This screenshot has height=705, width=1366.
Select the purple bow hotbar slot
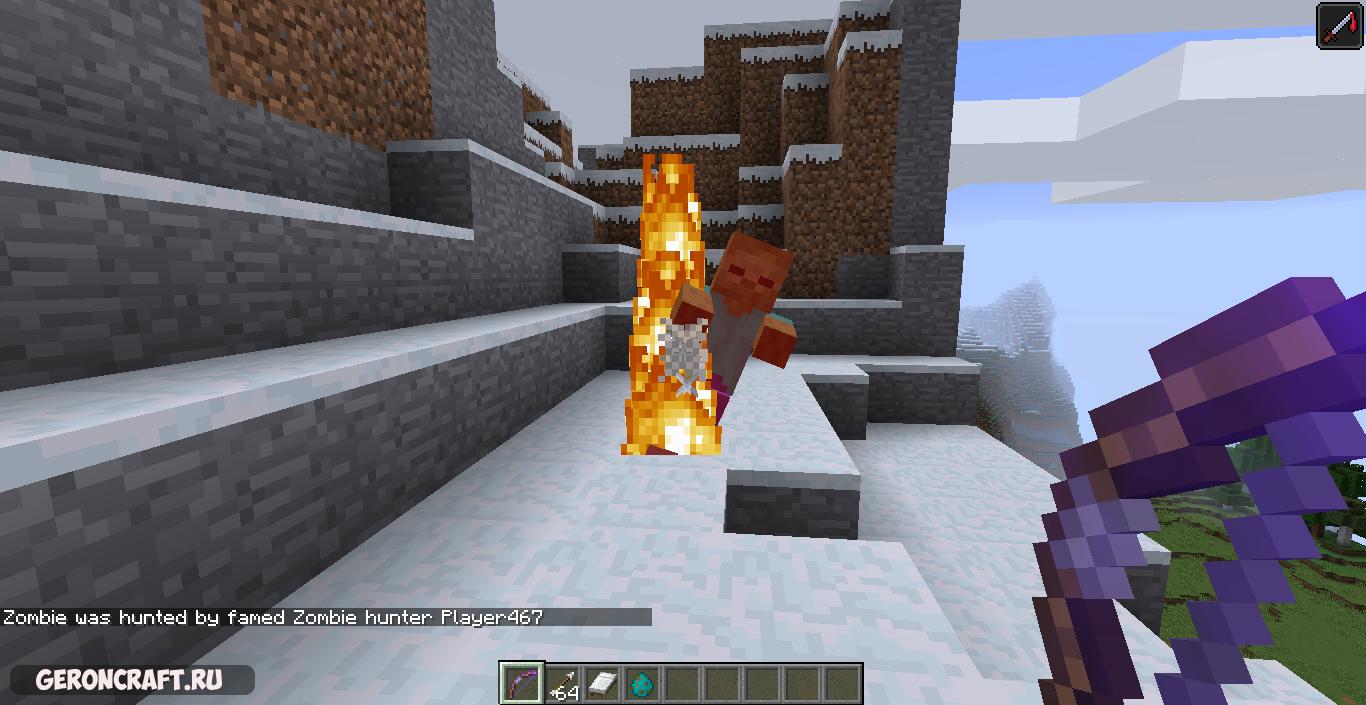(522, 684)
